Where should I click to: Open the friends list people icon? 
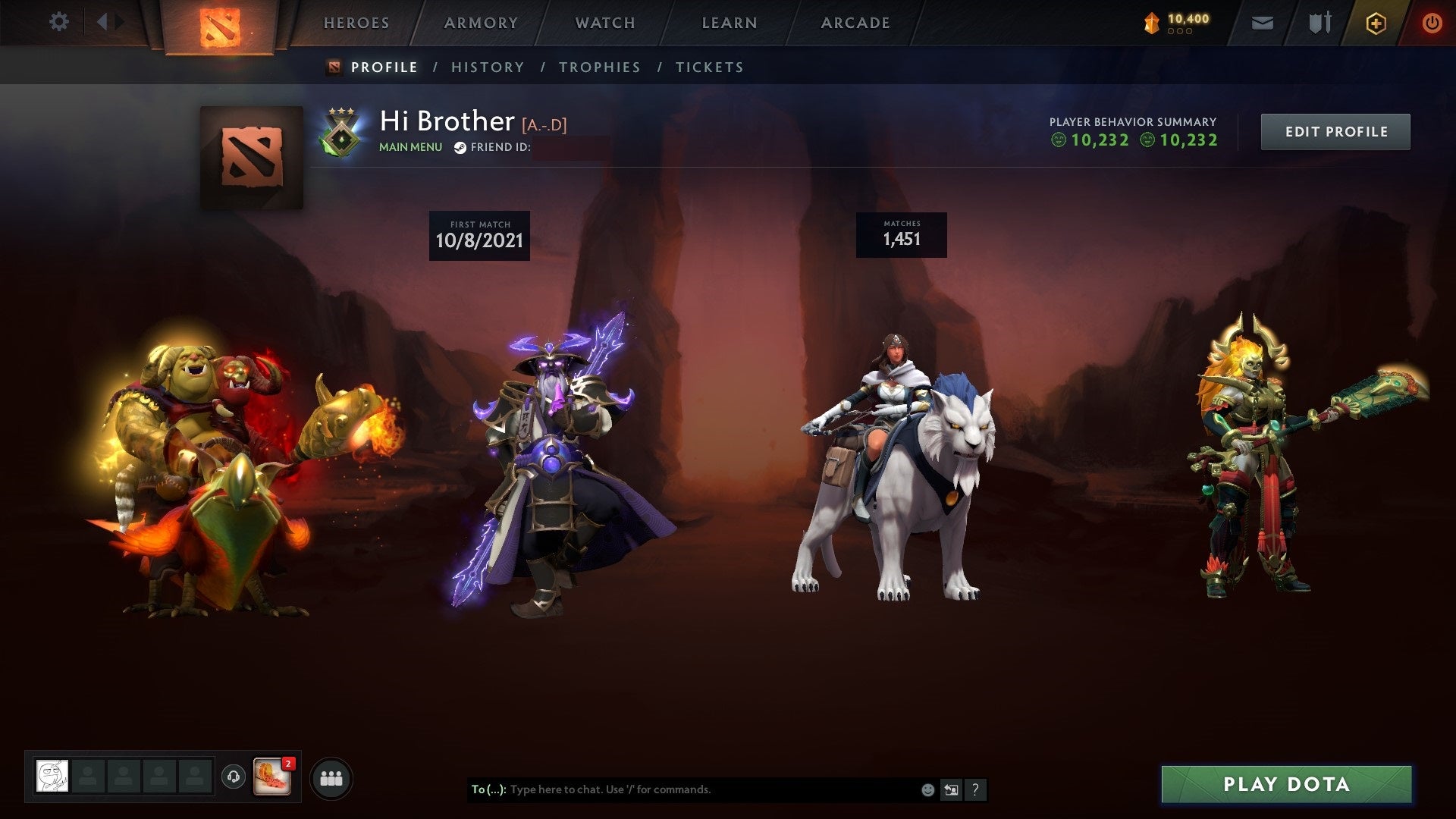click(330, 777)
